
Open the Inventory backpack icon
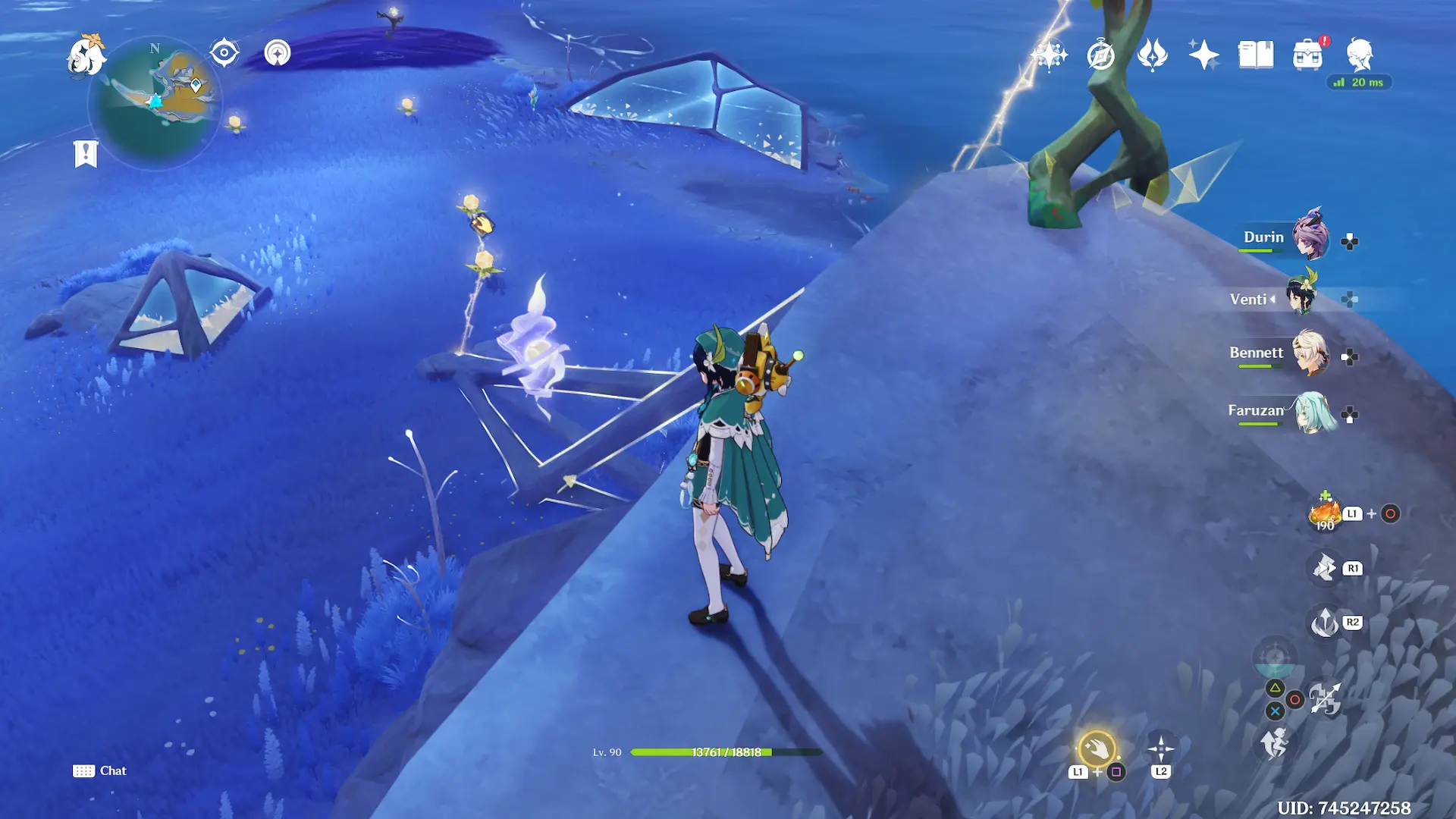pos(1307,55)
